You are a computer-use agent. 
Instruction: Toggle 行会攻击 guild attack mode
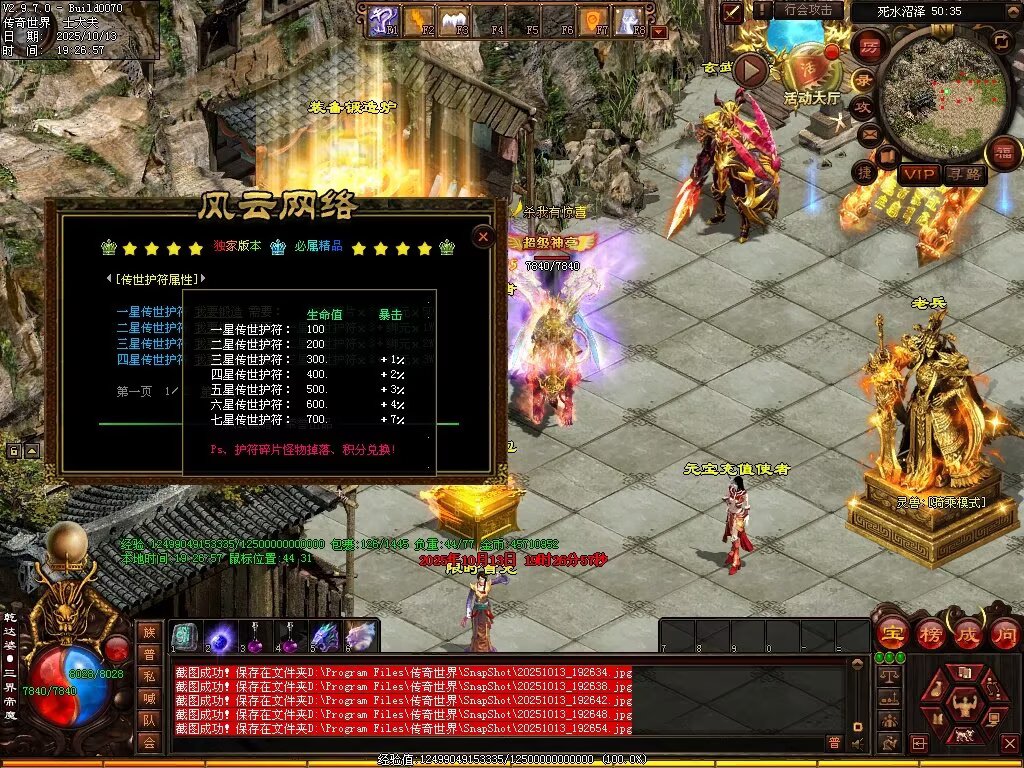pyautogui.click(x=808, y=10)
